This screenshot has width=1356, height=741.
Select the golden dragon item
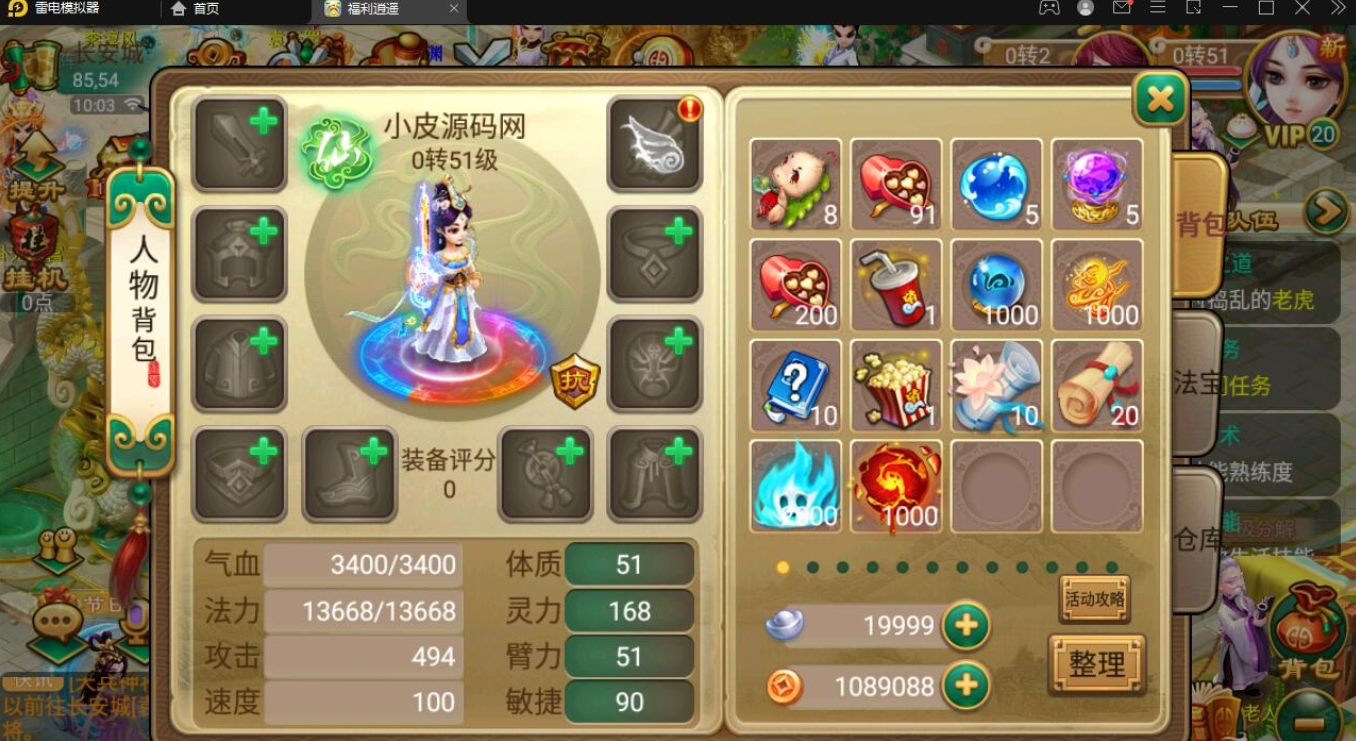[x=1096, y=286]
